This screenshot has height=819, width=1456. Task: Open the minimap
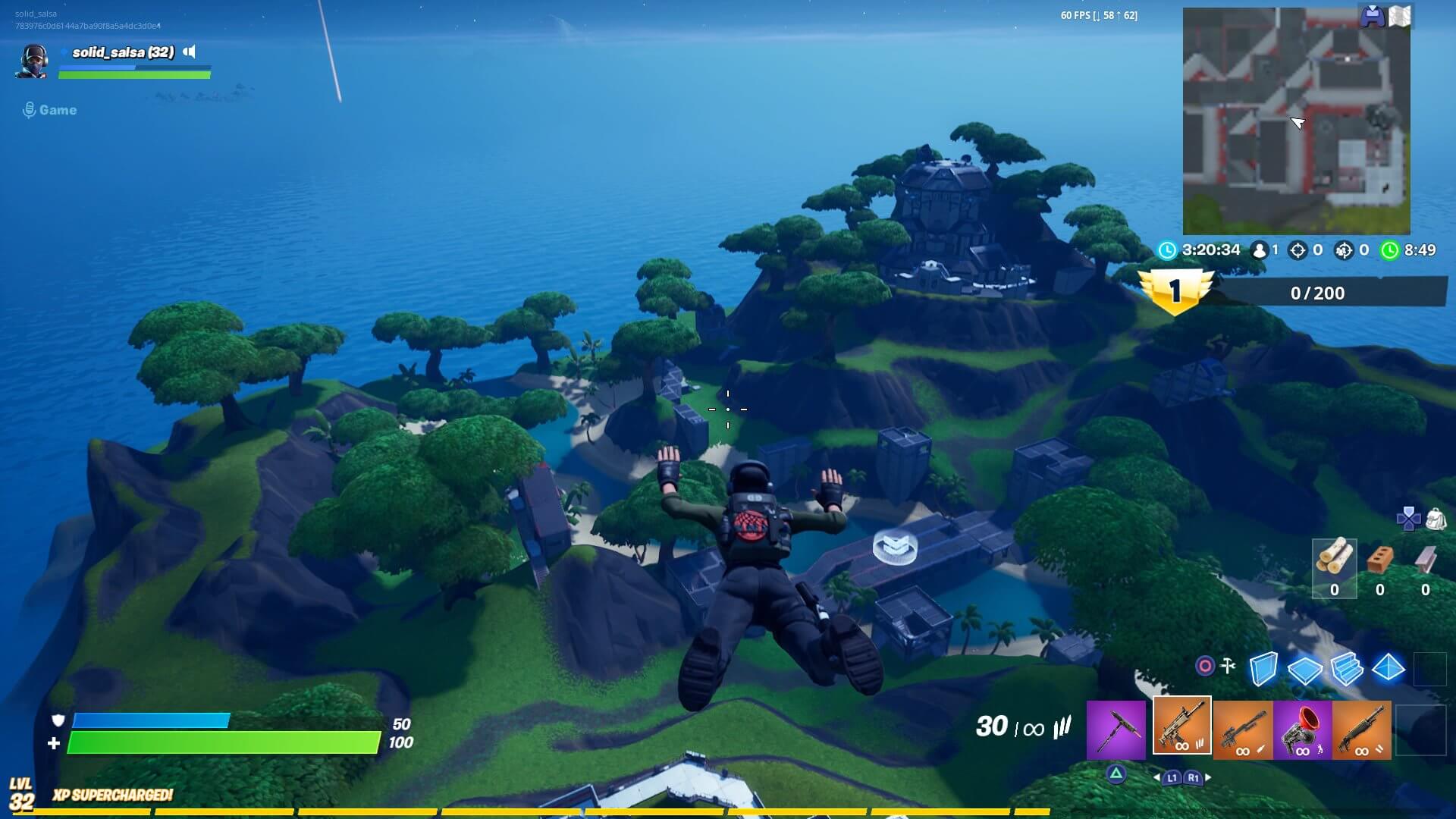(1296, 121)
